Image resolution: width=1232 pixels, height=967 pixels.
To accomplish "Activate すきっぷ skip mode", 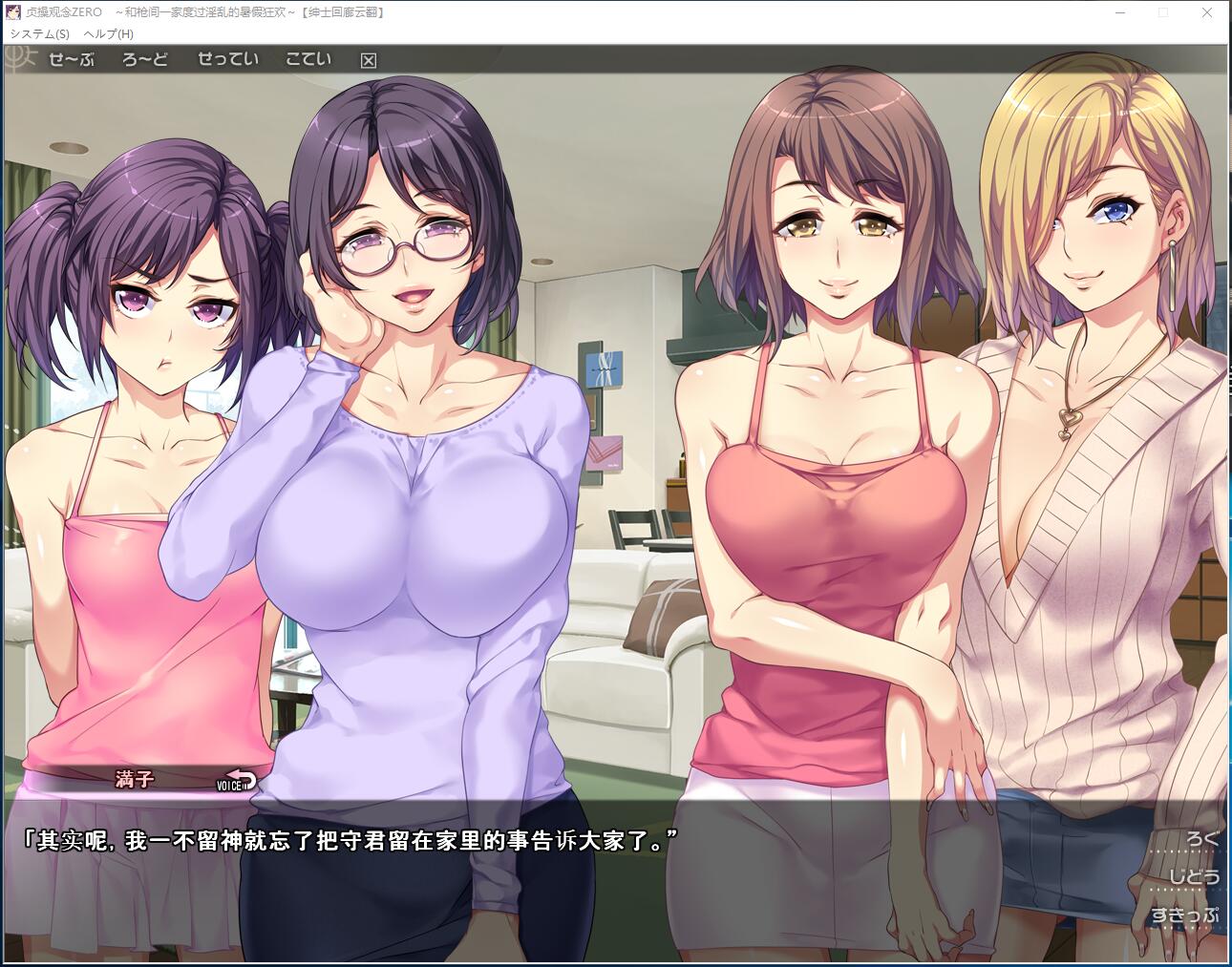I will [1185, 915].
